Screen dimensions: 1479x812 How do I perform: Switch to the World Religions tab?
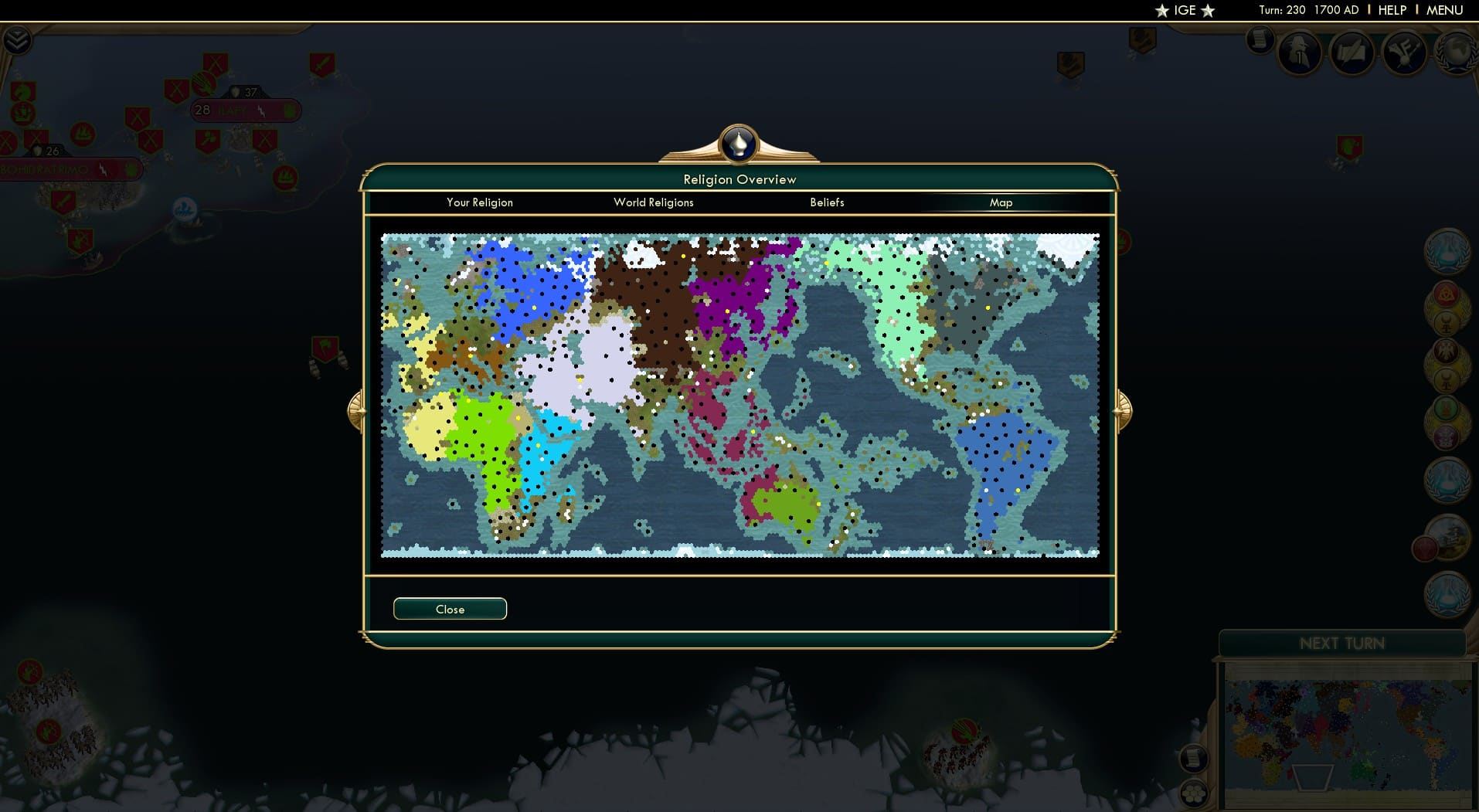pyautogui.click(x=653, y=202)
